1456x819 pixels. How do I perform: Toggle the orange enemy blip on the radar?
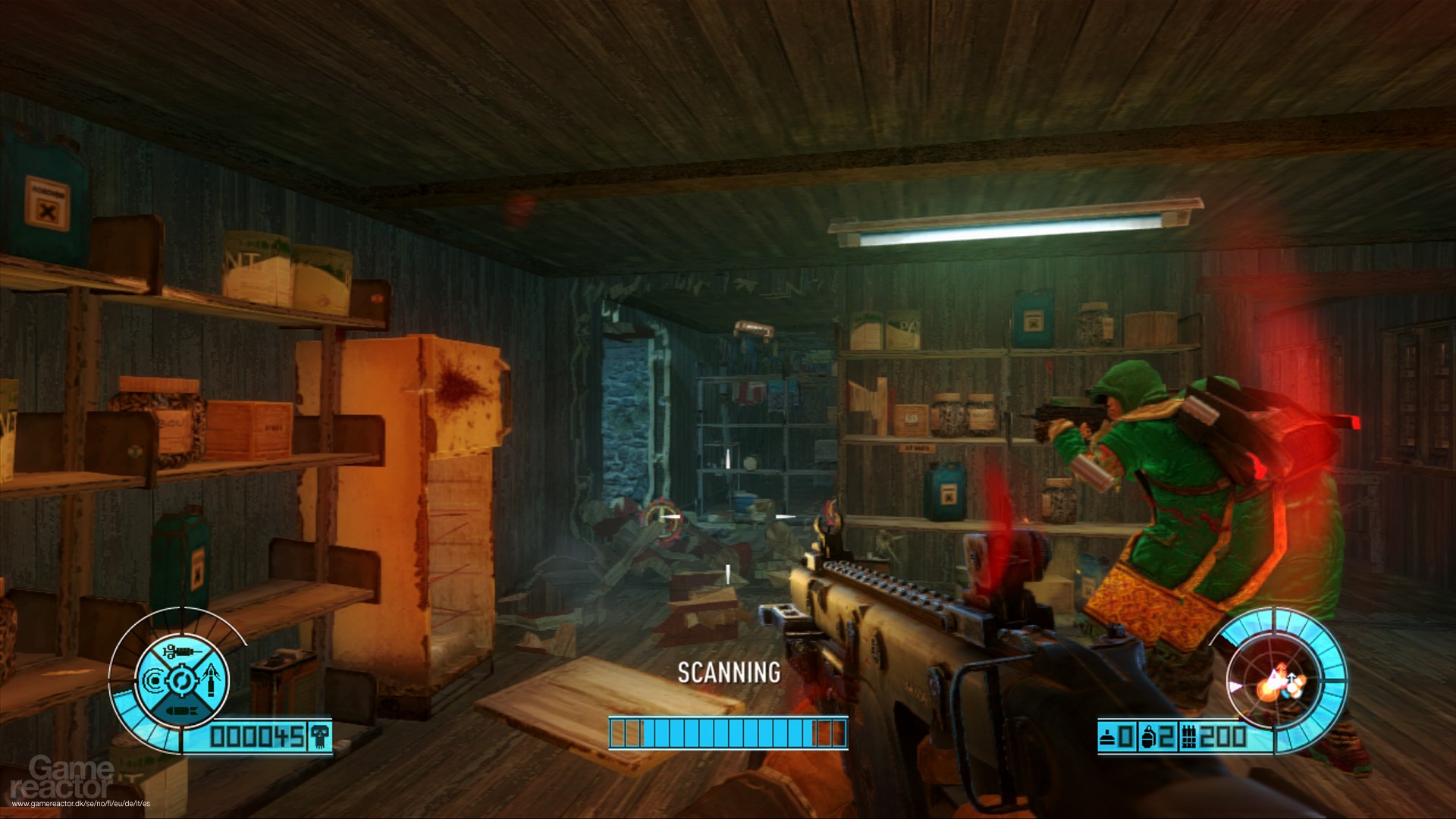click(x=1269, y=692)
